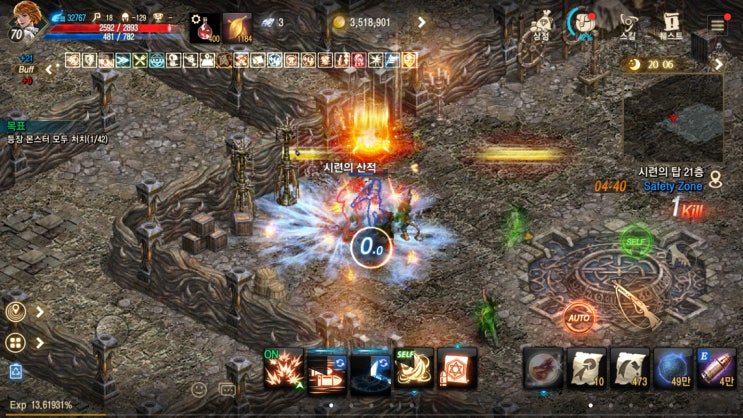The width and height of the screenshot is (743, 418).
Task: Open the quest (퀘스트) menu
Action: pos(672,24)
